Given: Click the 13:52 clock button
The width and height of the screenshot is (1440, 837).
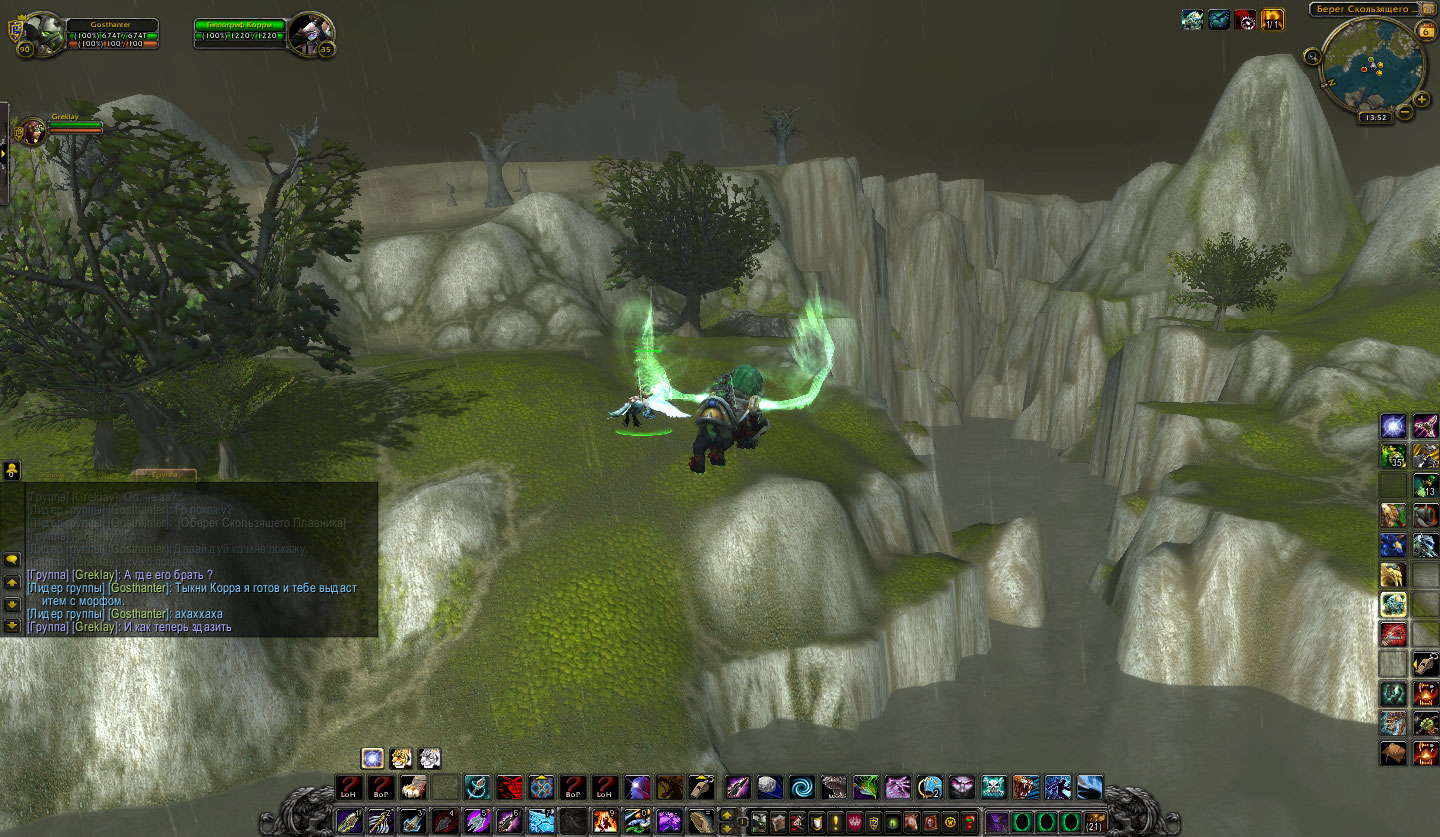Looking at the screenshot, I should (1376, 117).
